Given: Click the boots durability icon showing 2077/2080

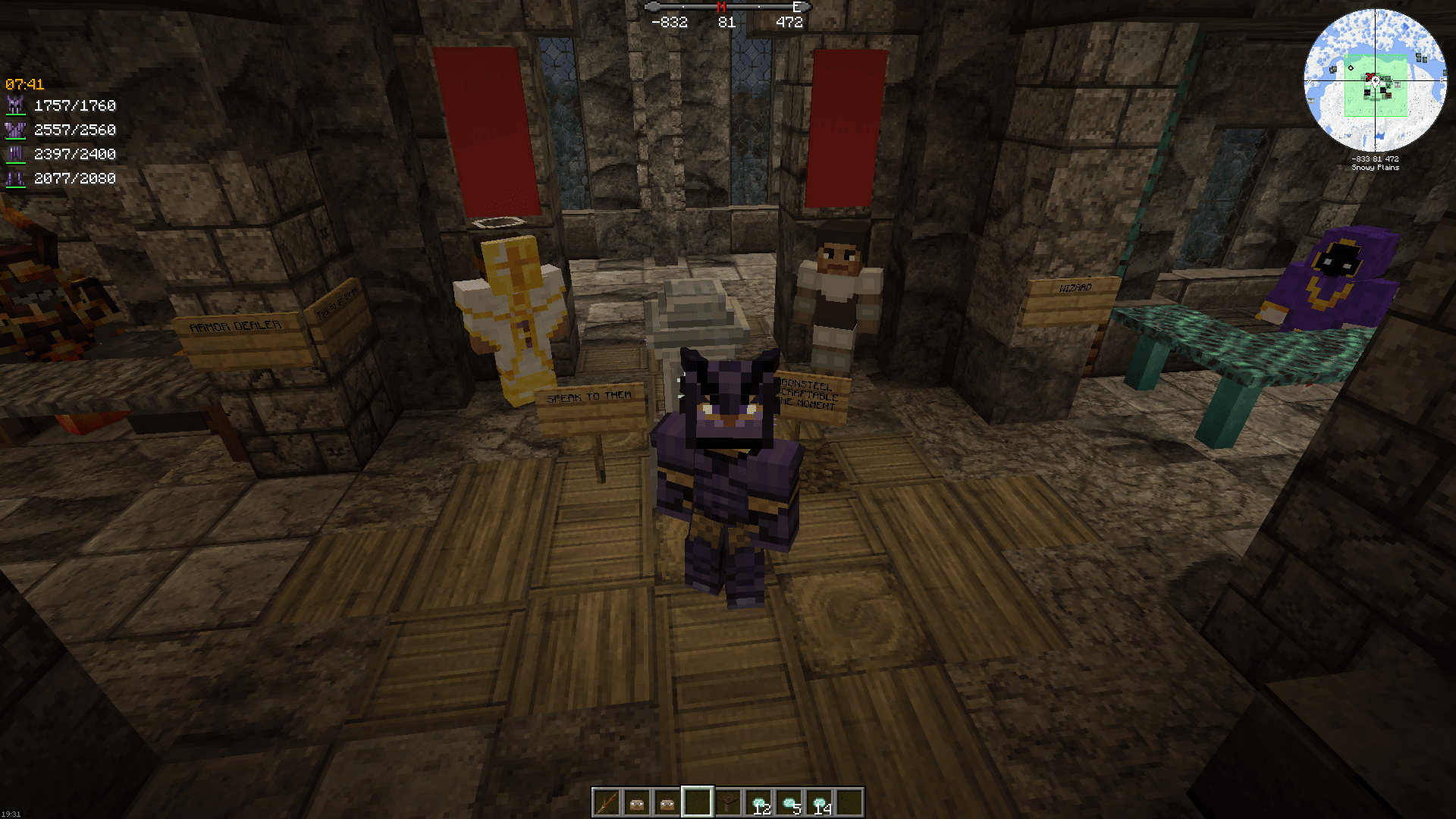Looking at the screenshot, I should [x=17, y=178].
